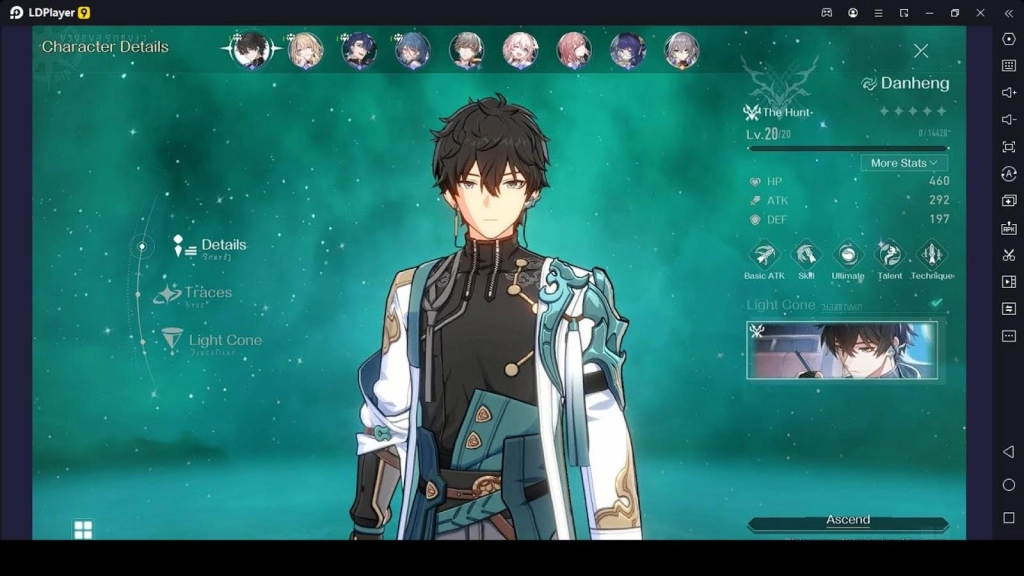Check the Technique ability icon
This screenshot has height=576, width=1024.
[x=931, y=255]
